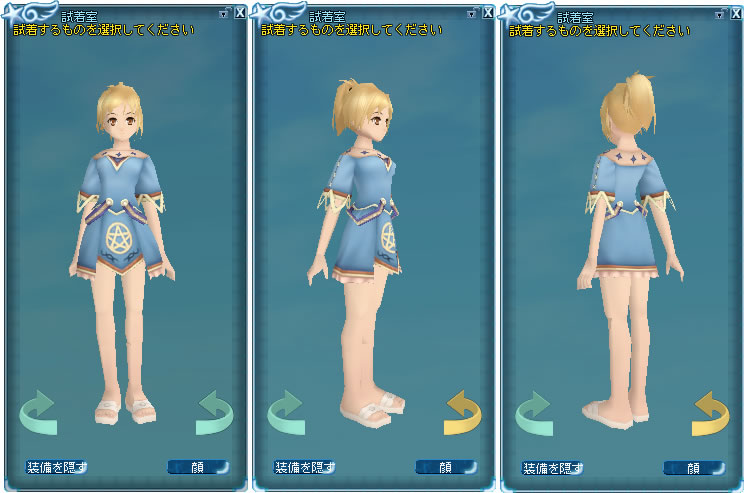Rotate front-facing character with left green arrow
The image size is (744, 493).
click(x=38, y=412)
